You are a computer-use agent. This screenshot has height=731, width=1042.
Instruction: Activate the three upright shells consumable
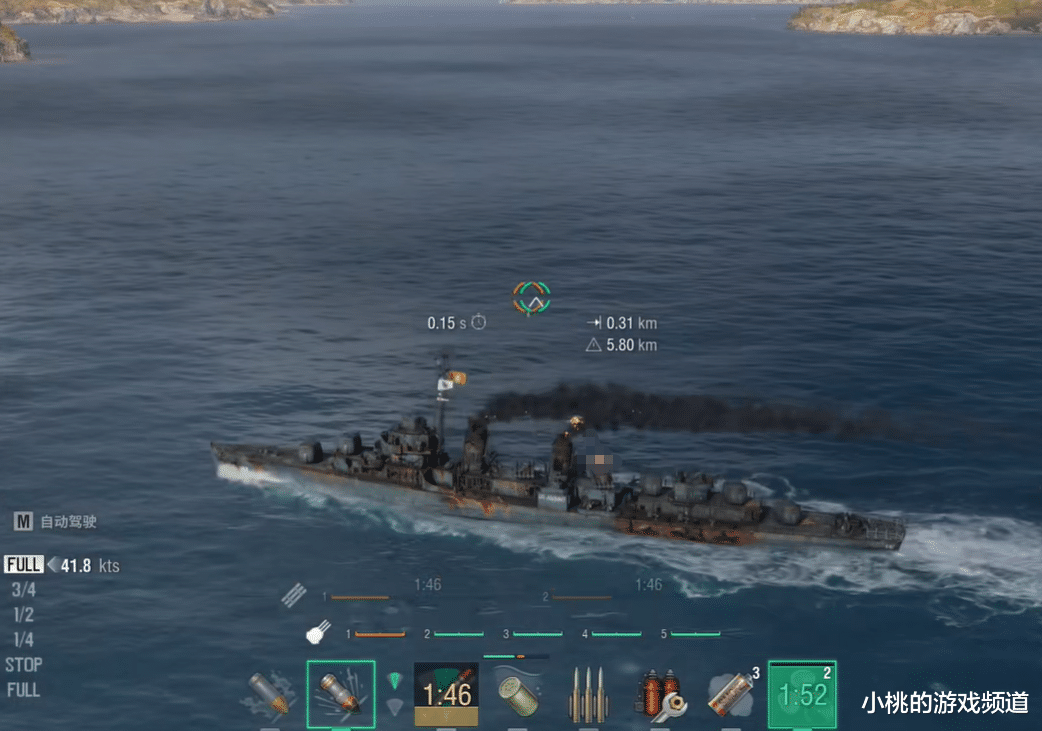point(589,694)
